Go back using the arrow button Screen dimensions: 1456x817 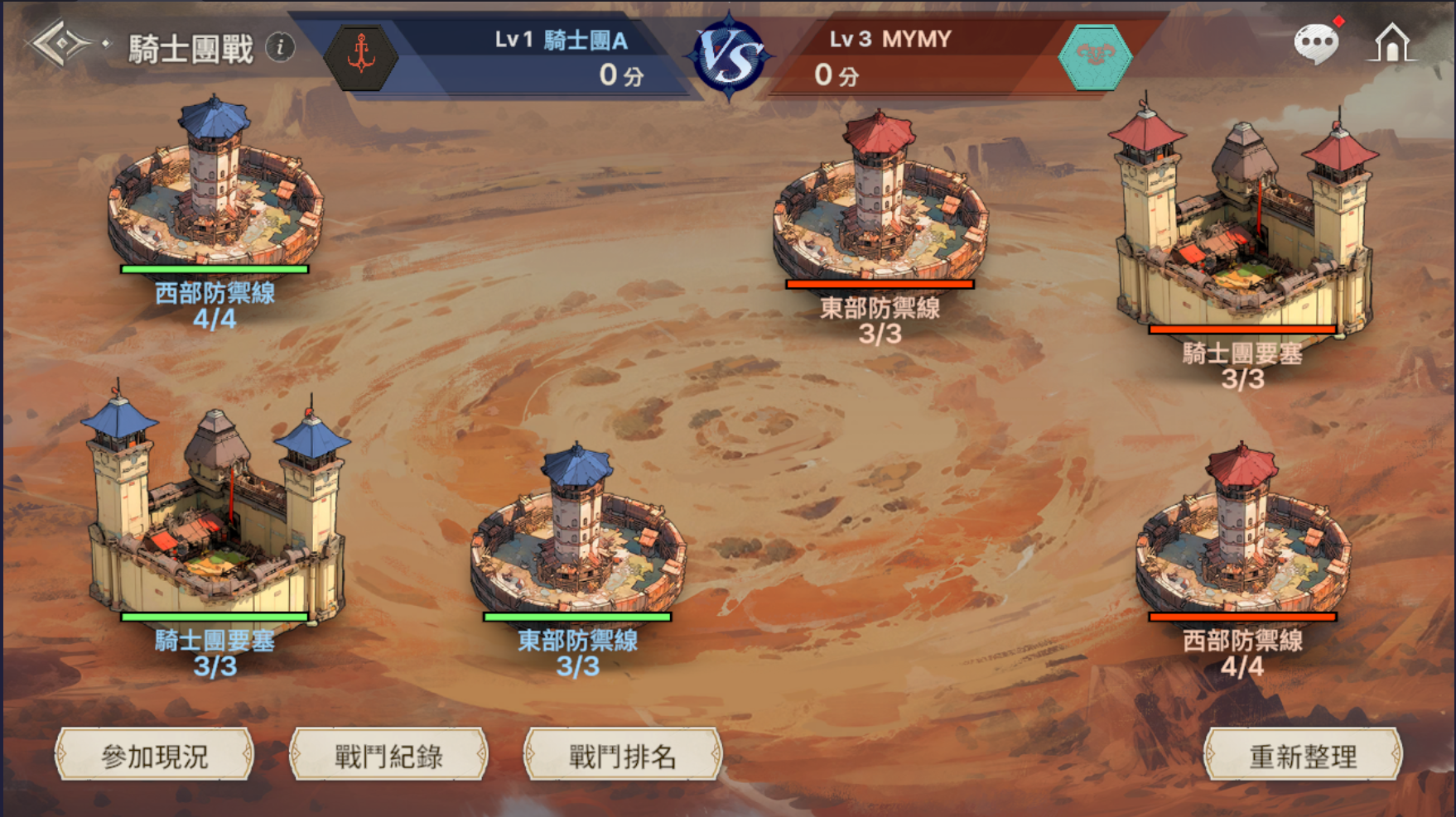click(x=61, y=44)
